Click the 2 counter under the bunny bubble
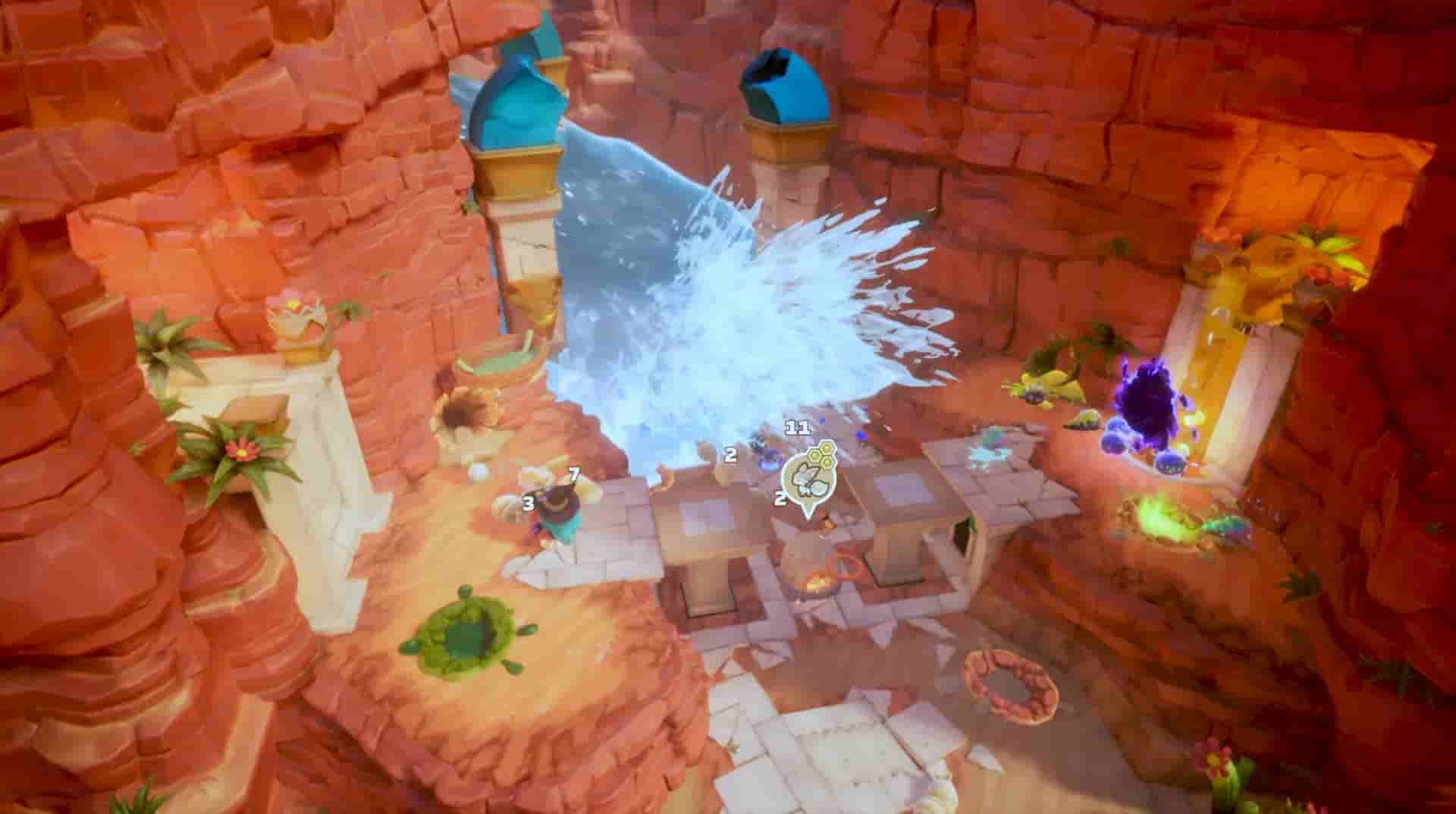Viewport: 1456px width, 814px height. tap(780, 500)
